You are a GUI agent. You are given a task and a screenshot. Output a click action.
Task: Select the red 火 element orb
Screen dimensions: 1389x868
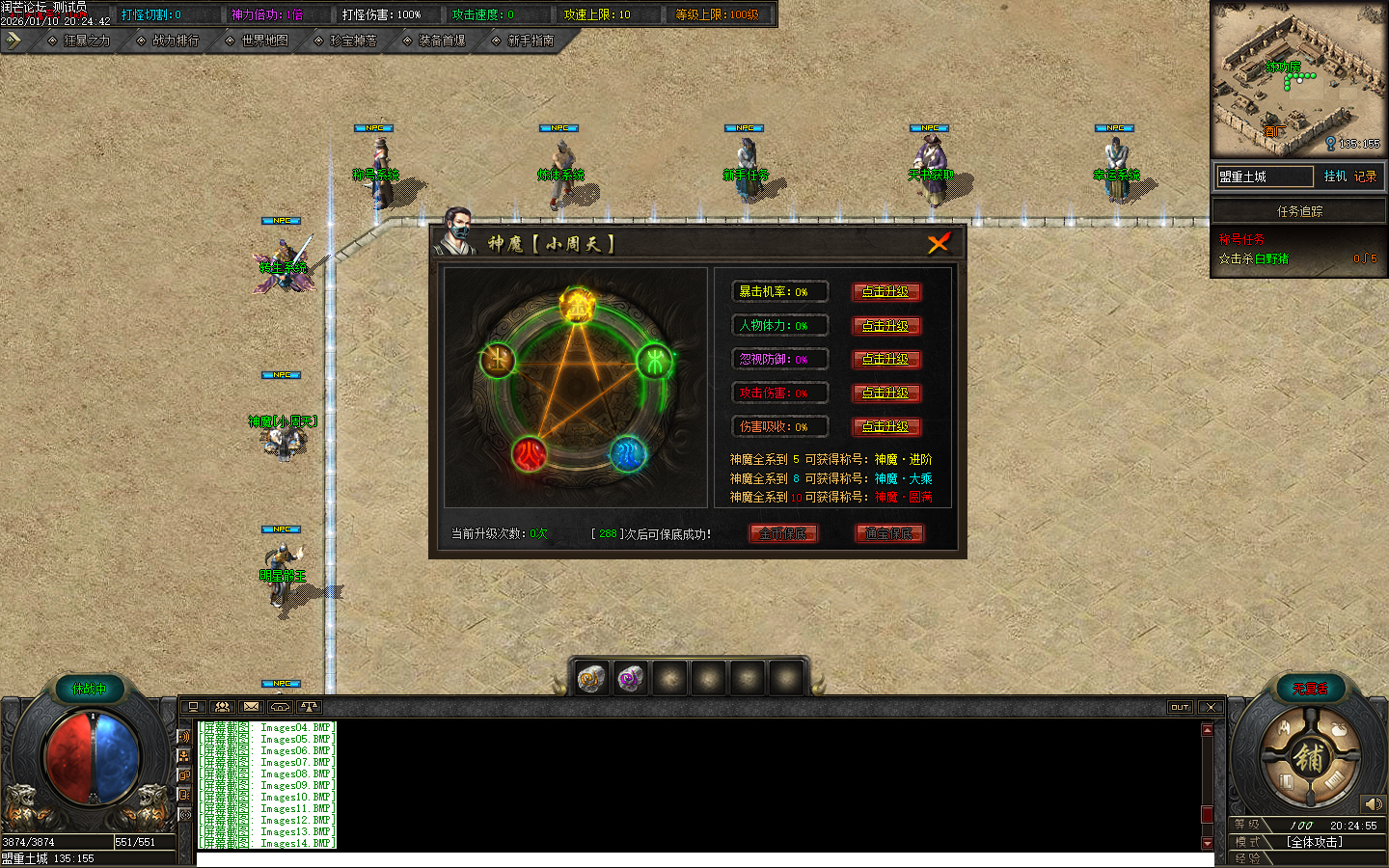click(529, 453)
